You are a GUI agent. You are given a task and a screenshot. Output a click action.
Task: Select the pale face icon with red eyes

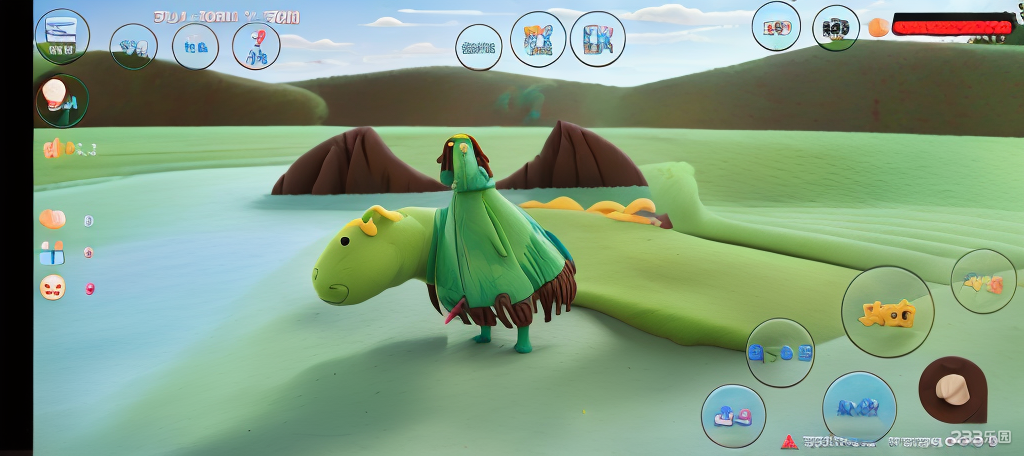[x=53, y=288]
